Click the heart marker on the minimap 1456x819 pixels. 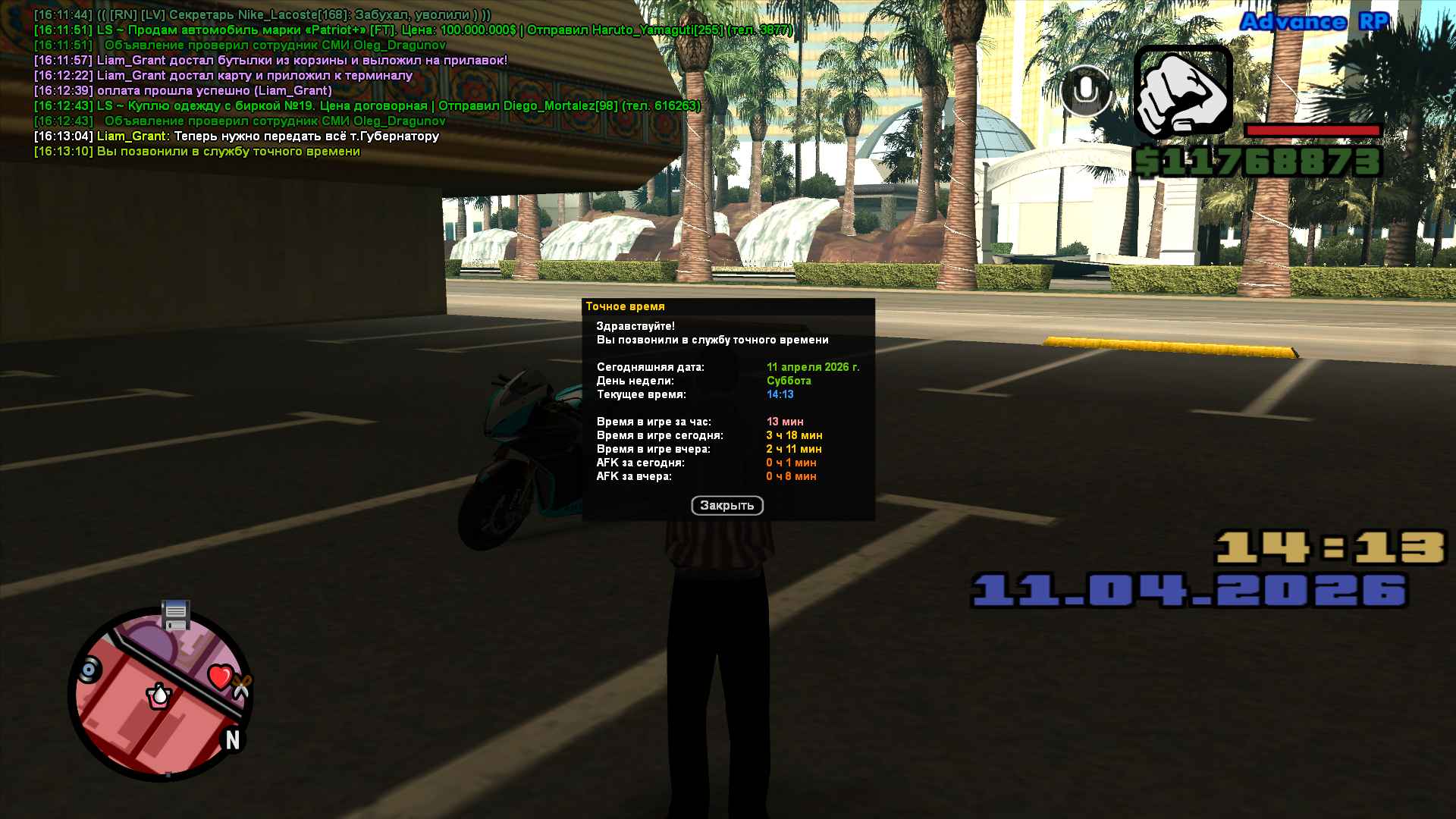point(220,676)
